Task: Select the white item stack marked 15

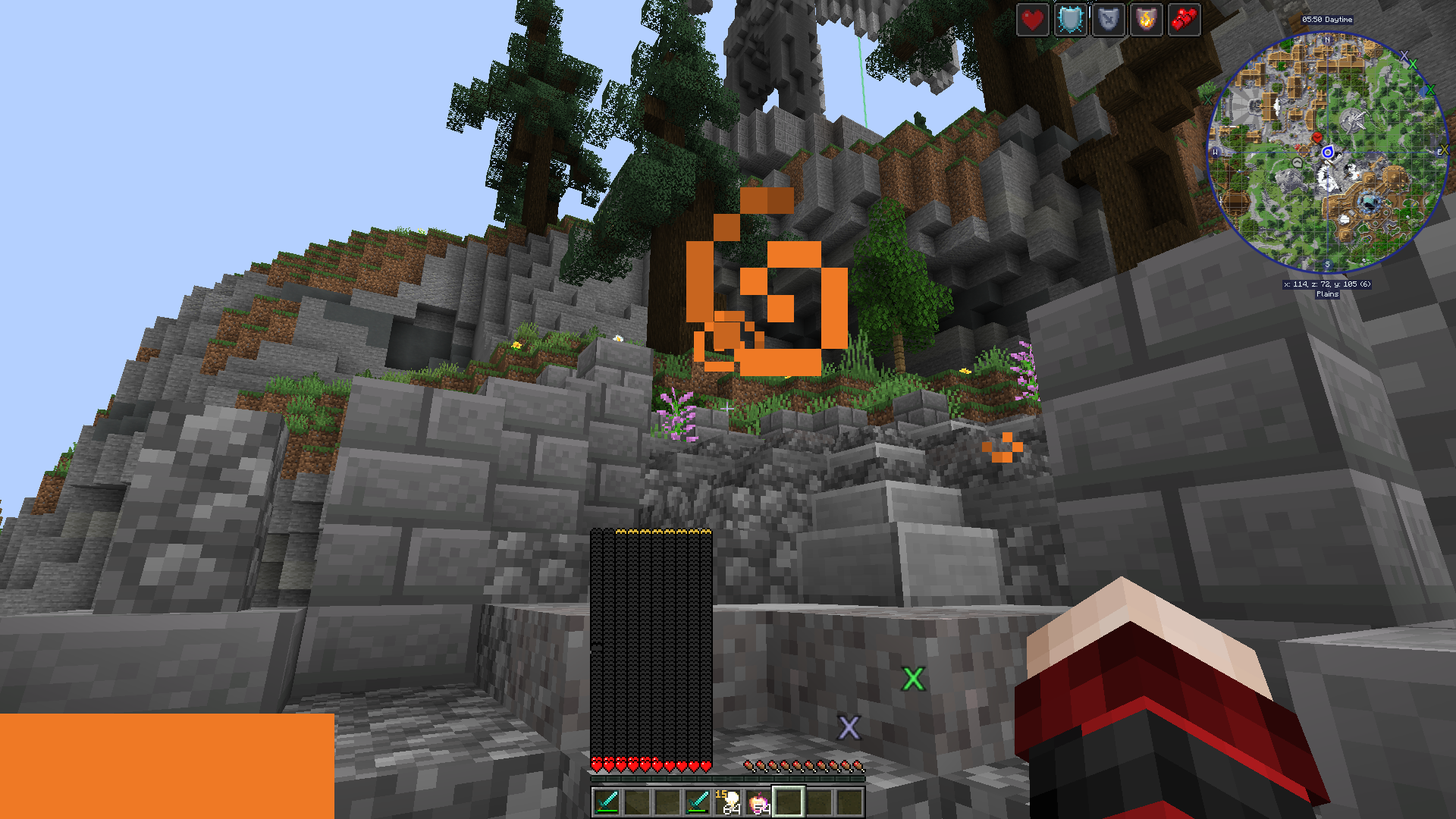Action: point(729,802)
